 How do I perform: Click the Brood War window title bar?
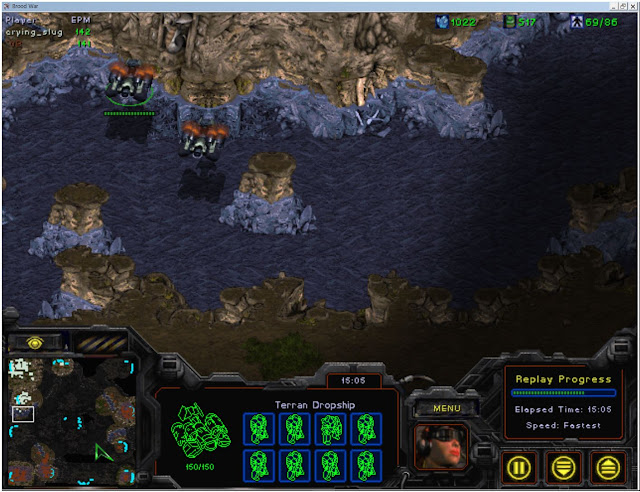[320, 5]
